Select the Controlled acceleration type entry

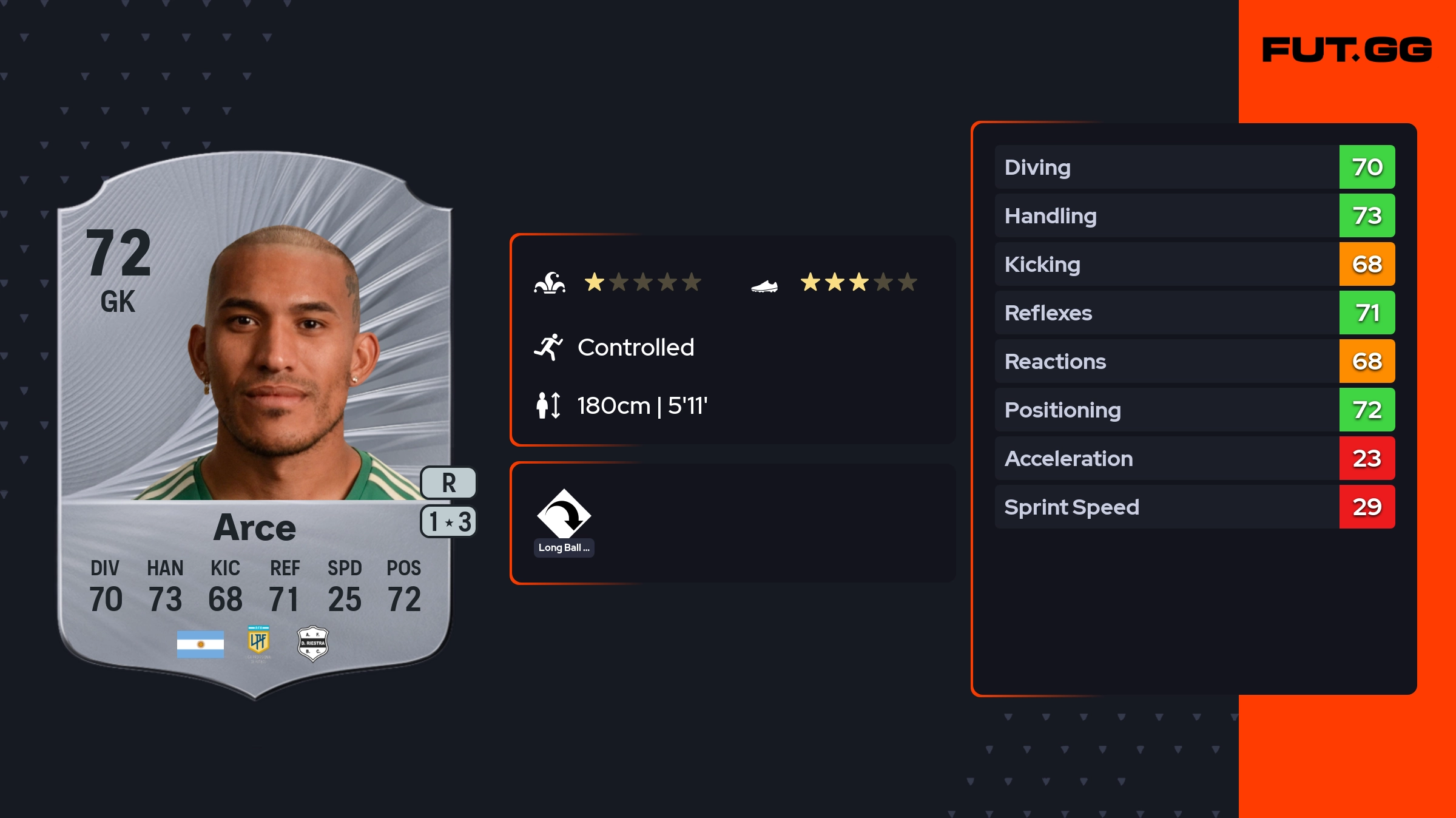pos(635,348)
